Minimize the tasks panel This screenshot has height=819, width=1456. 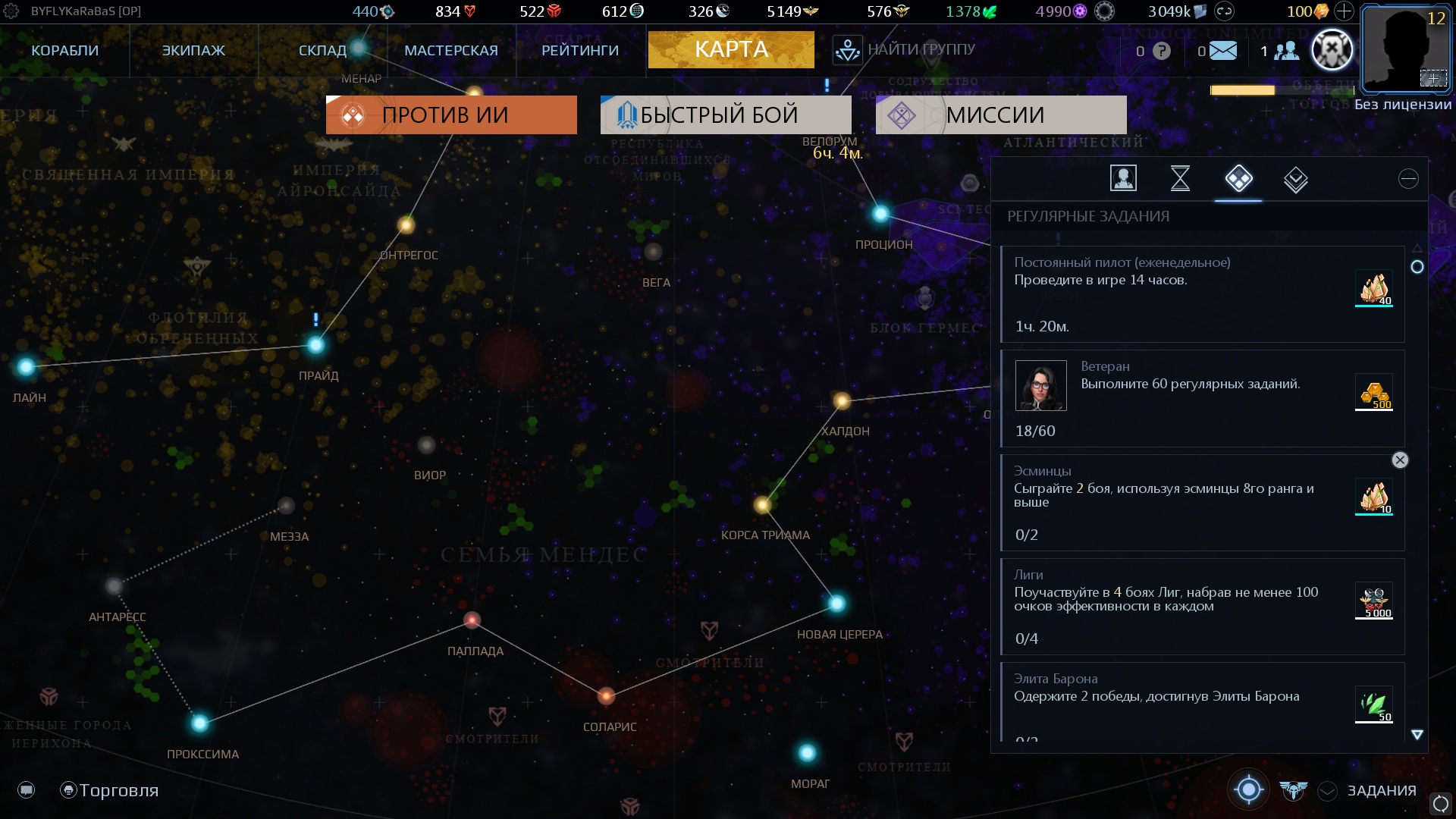(x=1408, y=179)
